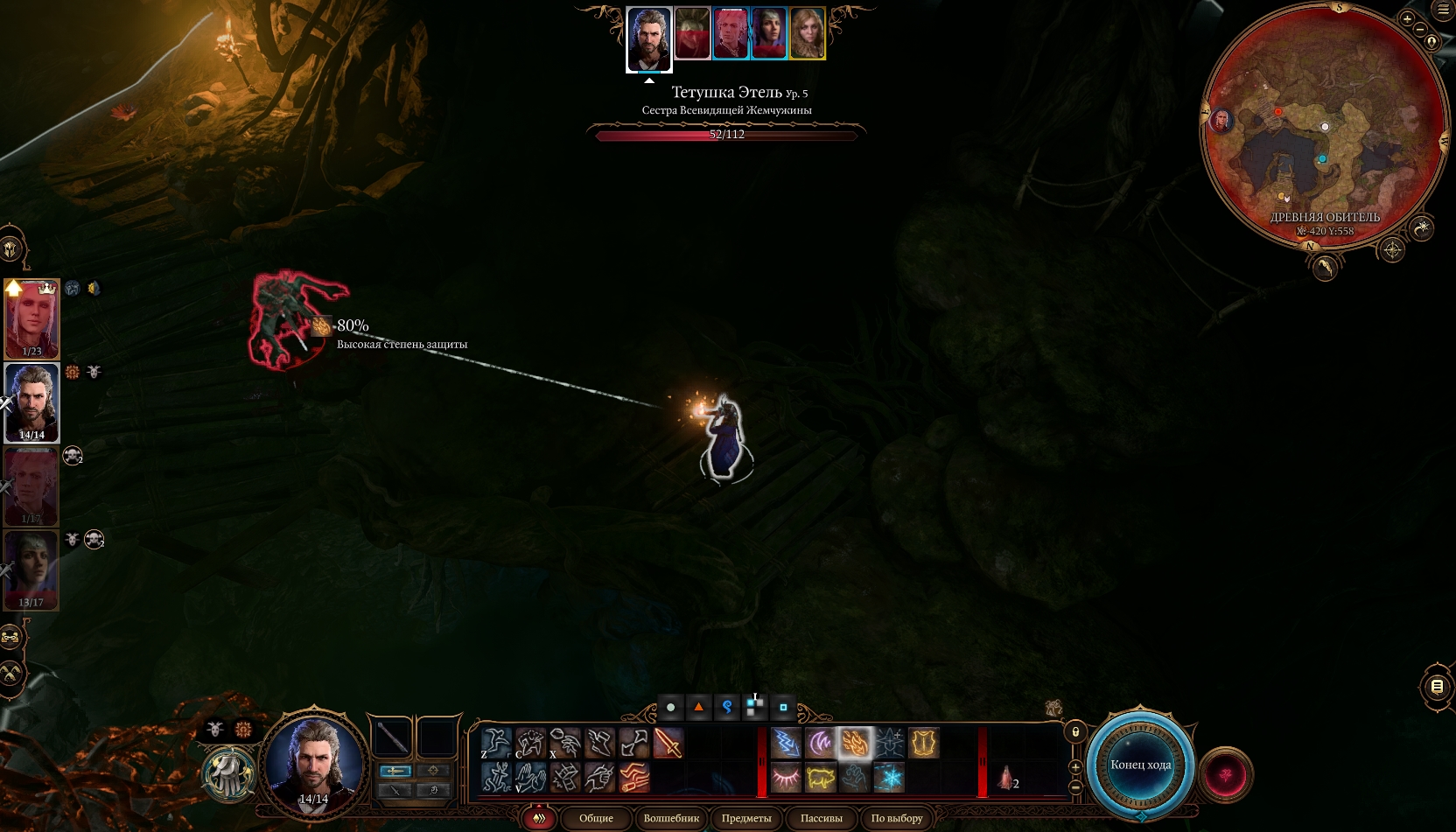
Task: Select the blue lightning spell icon
Action: (x=786, y=744)
